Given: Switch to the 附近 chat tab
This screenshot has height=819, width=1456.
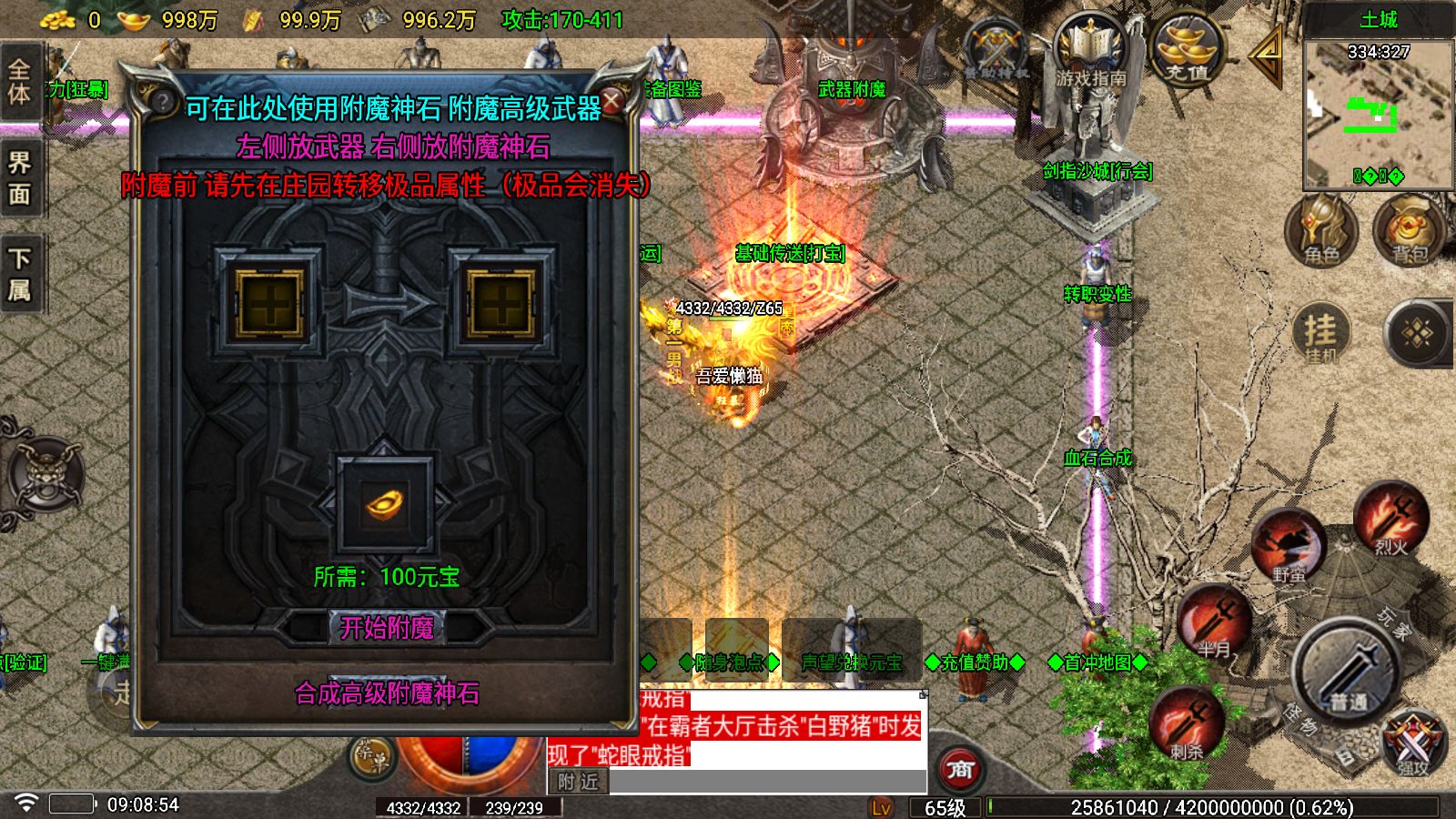Looking at the screenshot, I should 580,781.
